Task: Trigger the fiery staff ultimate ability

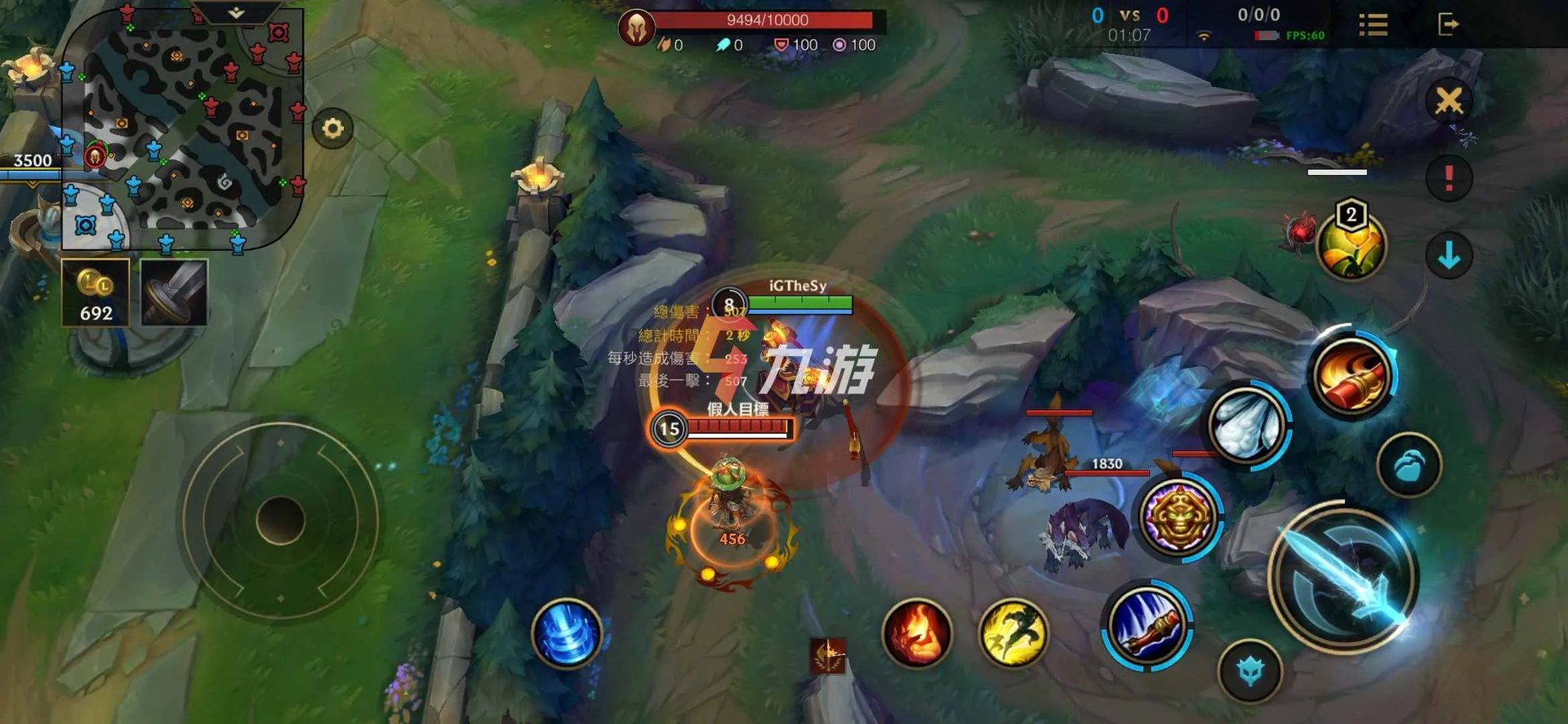Action: pyautogui.click(x=1352, y=374)
